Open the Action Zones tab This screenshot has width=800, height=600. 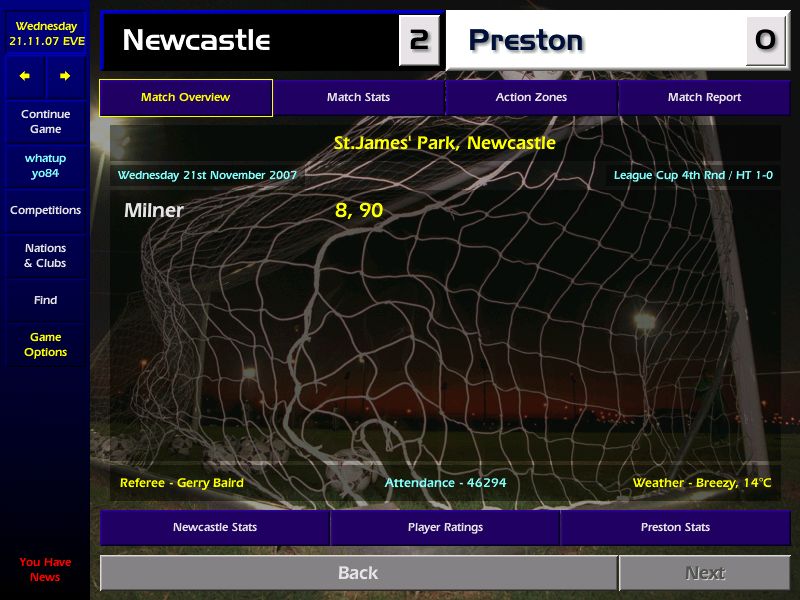(x=531, y=98)
